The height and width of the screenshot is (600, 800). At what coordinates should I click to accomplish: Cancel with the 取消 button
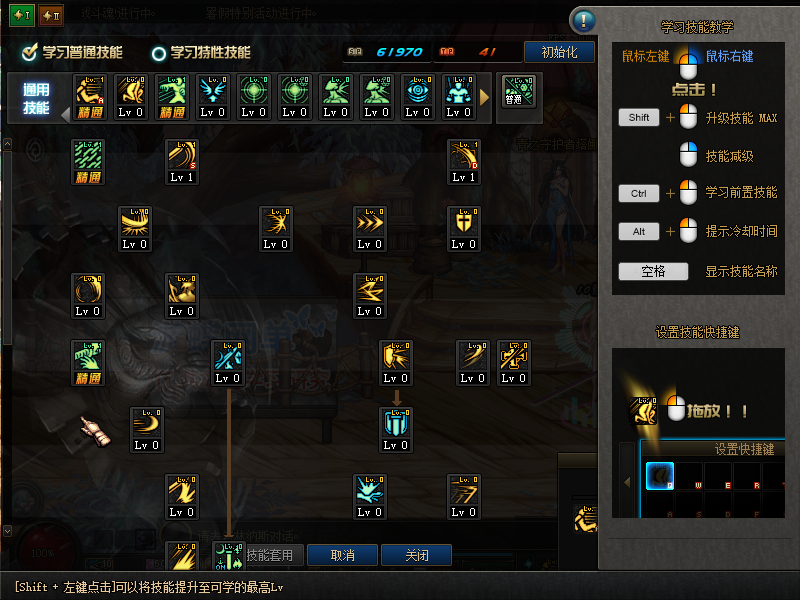coord(342,555)
